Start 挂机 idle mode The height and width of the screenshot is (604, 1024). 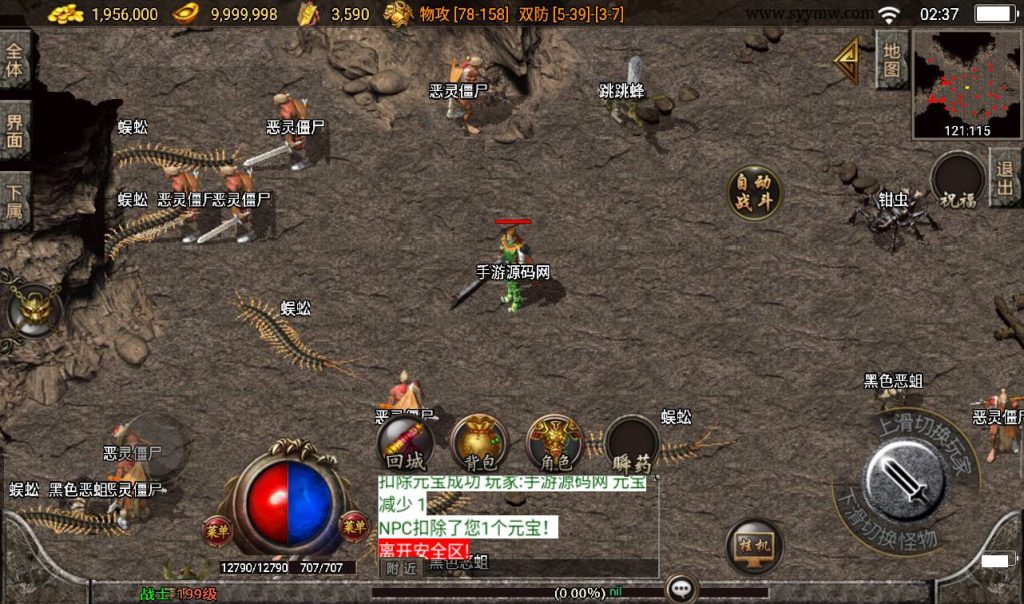click(753, 545)
